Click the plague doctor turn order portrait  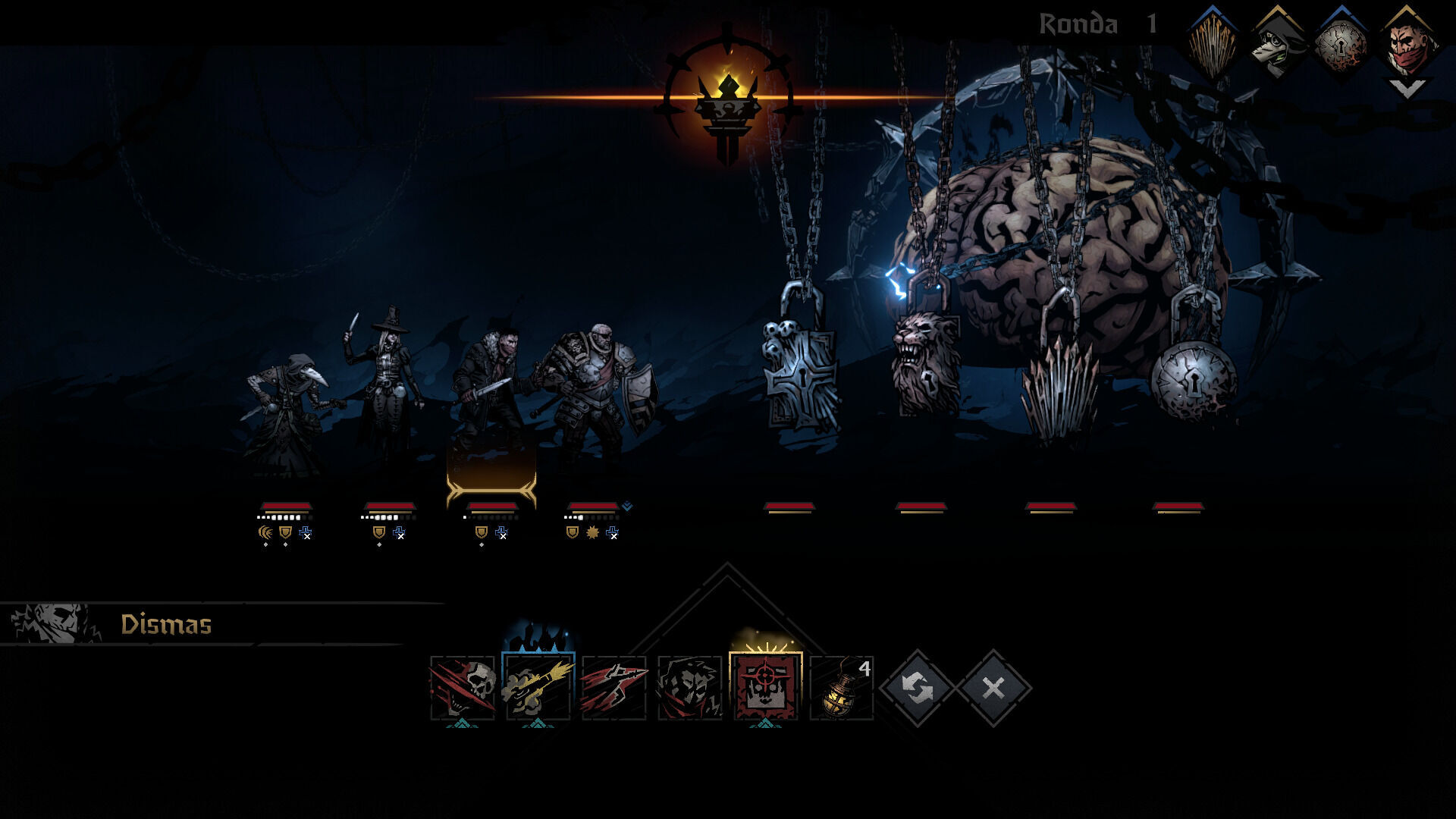pos(1278,44)
